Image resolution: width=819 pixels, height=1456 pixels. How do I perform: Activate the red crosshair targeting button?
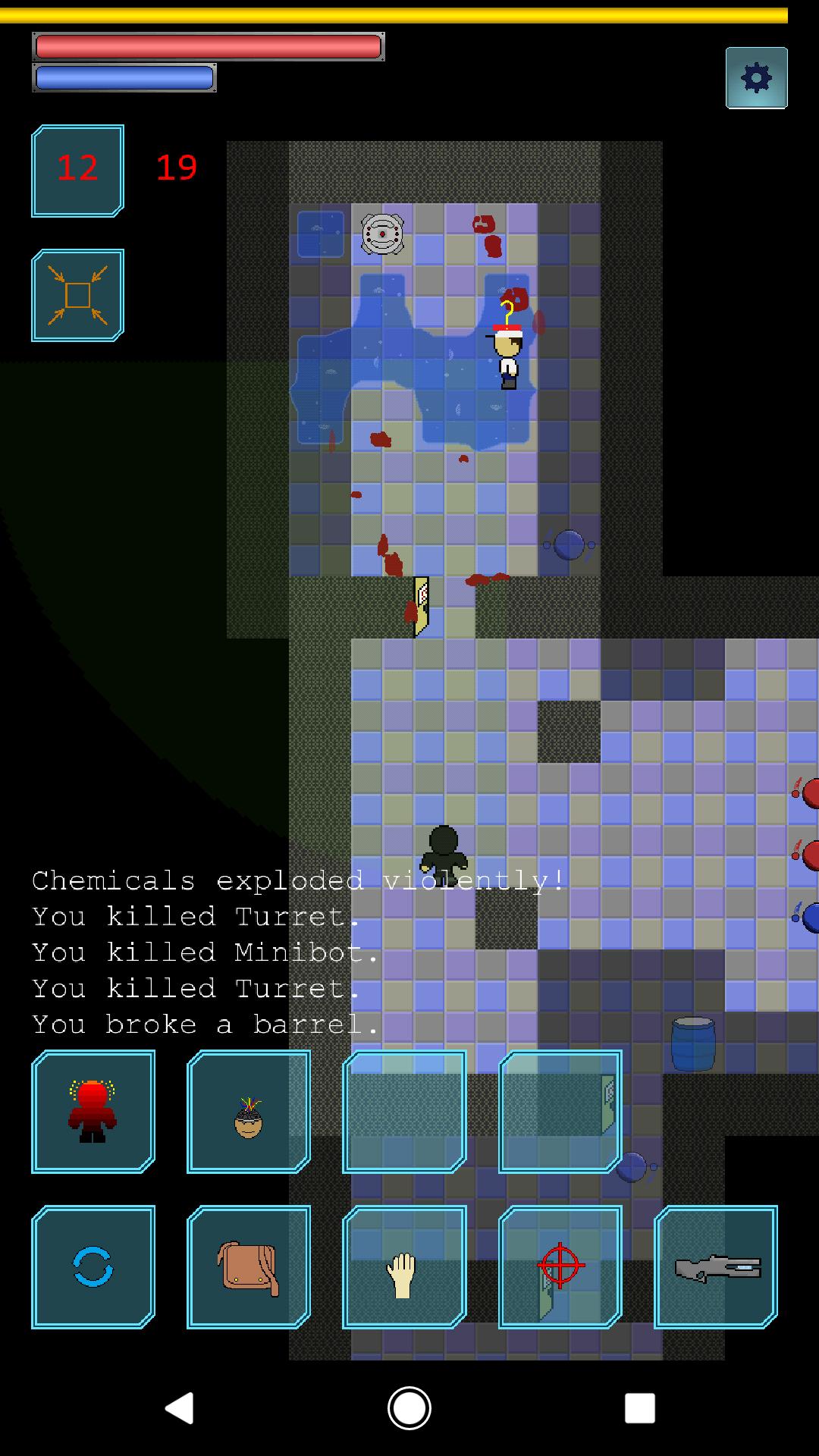pos(560,1267)
